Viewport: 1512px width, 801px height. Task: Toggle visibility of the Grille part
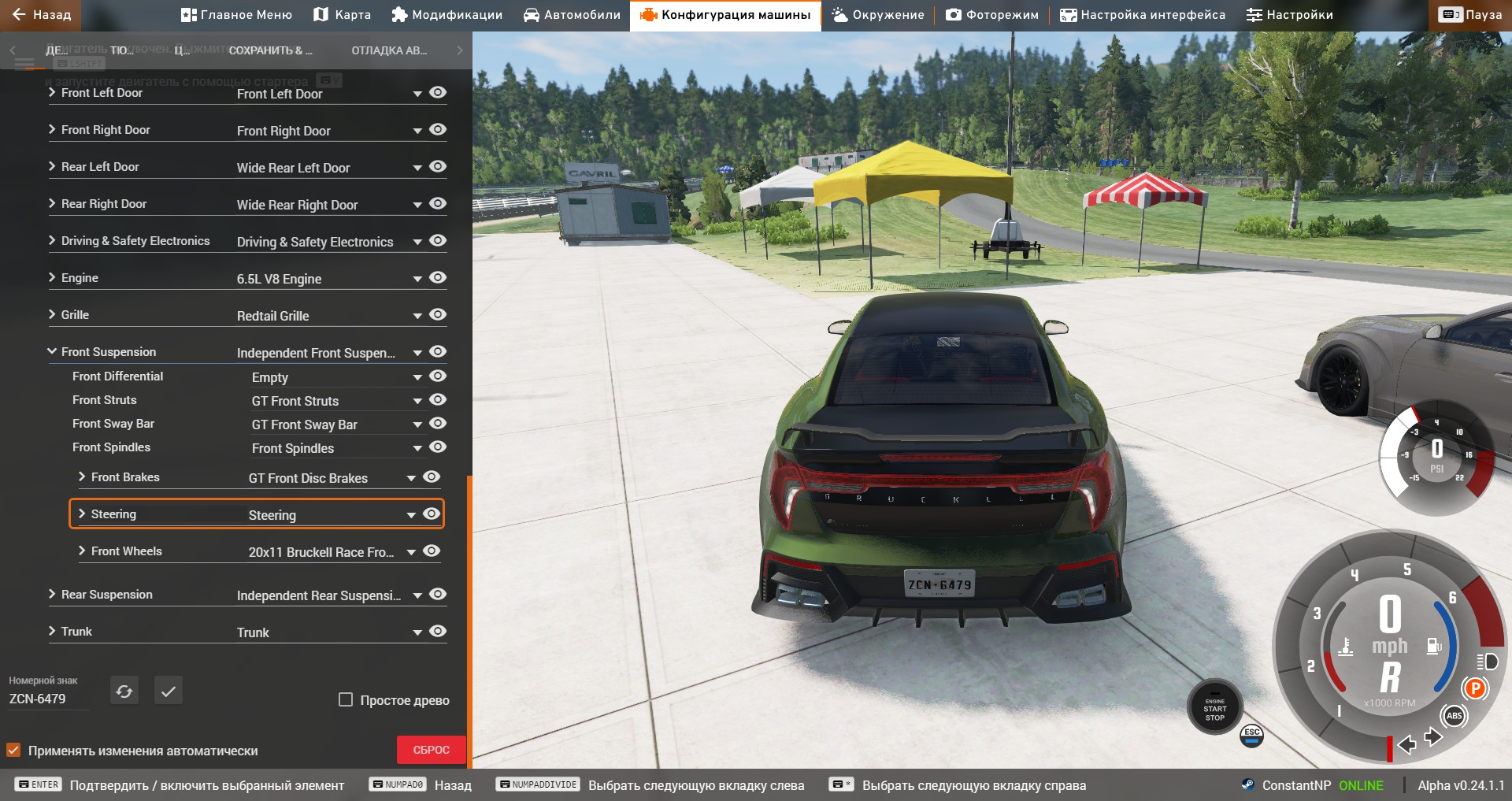point(438,315)
